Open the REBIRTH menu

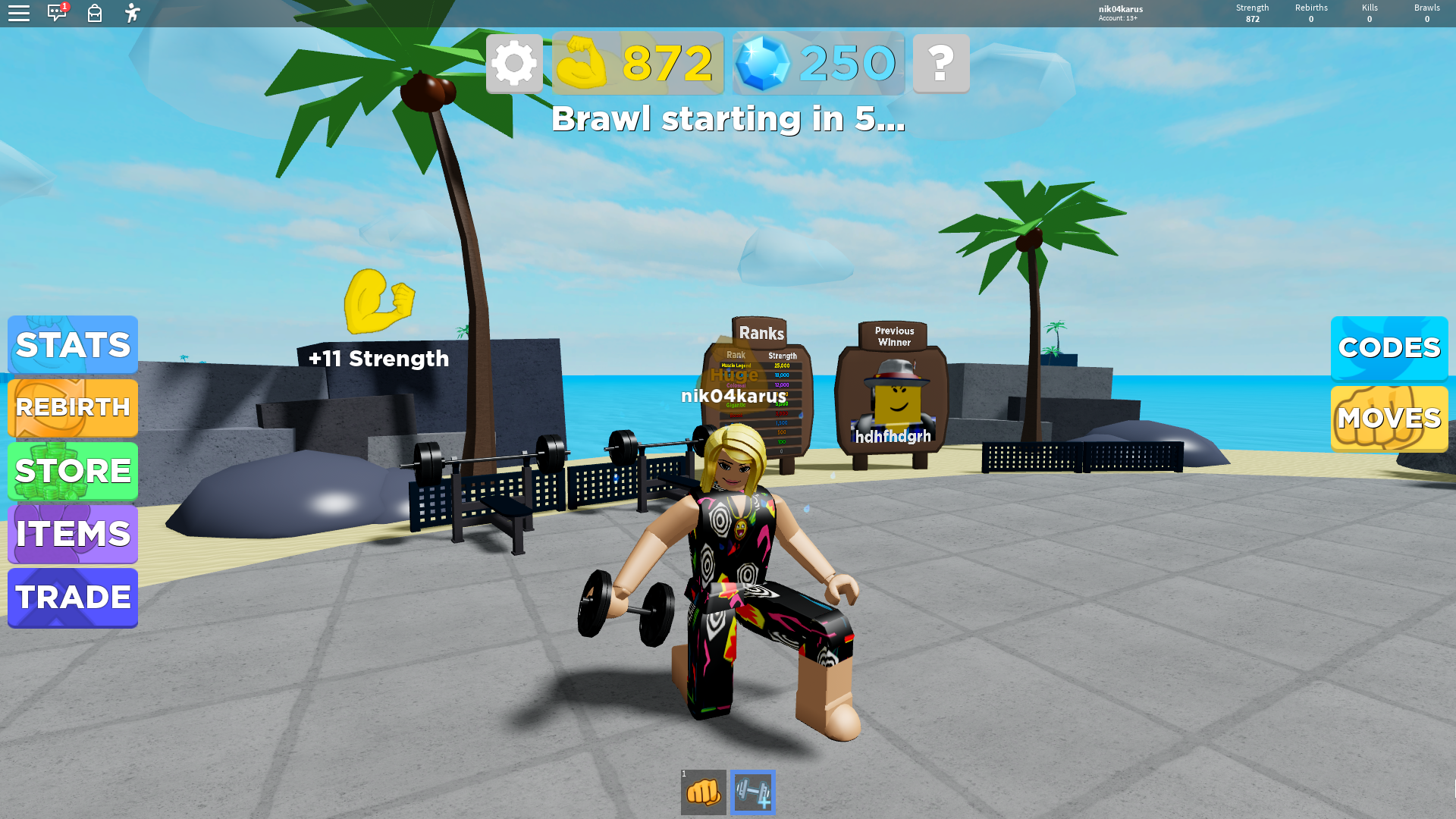tap(73, 408)
